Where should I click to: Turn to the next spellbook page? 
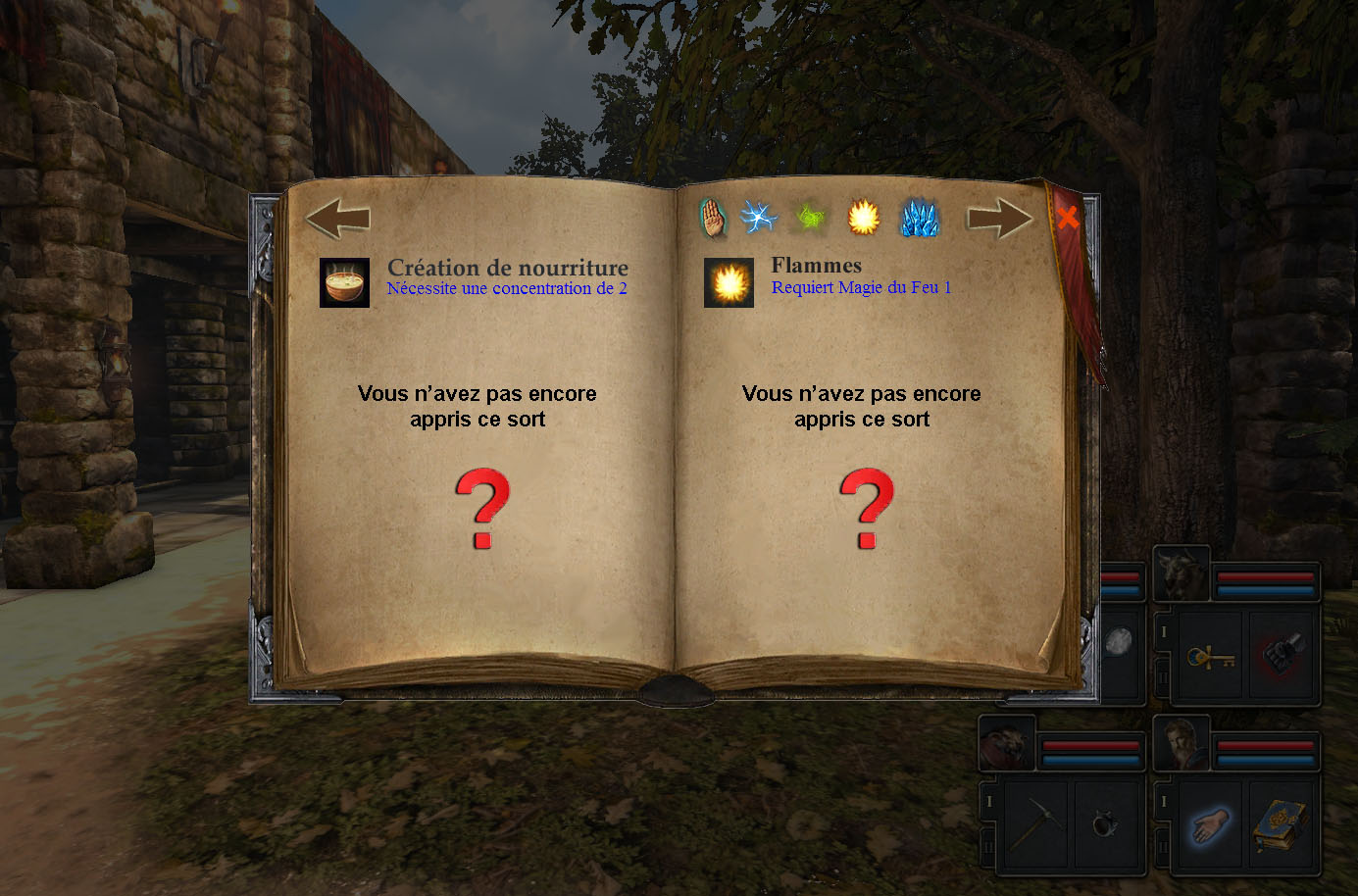(999, 219)
